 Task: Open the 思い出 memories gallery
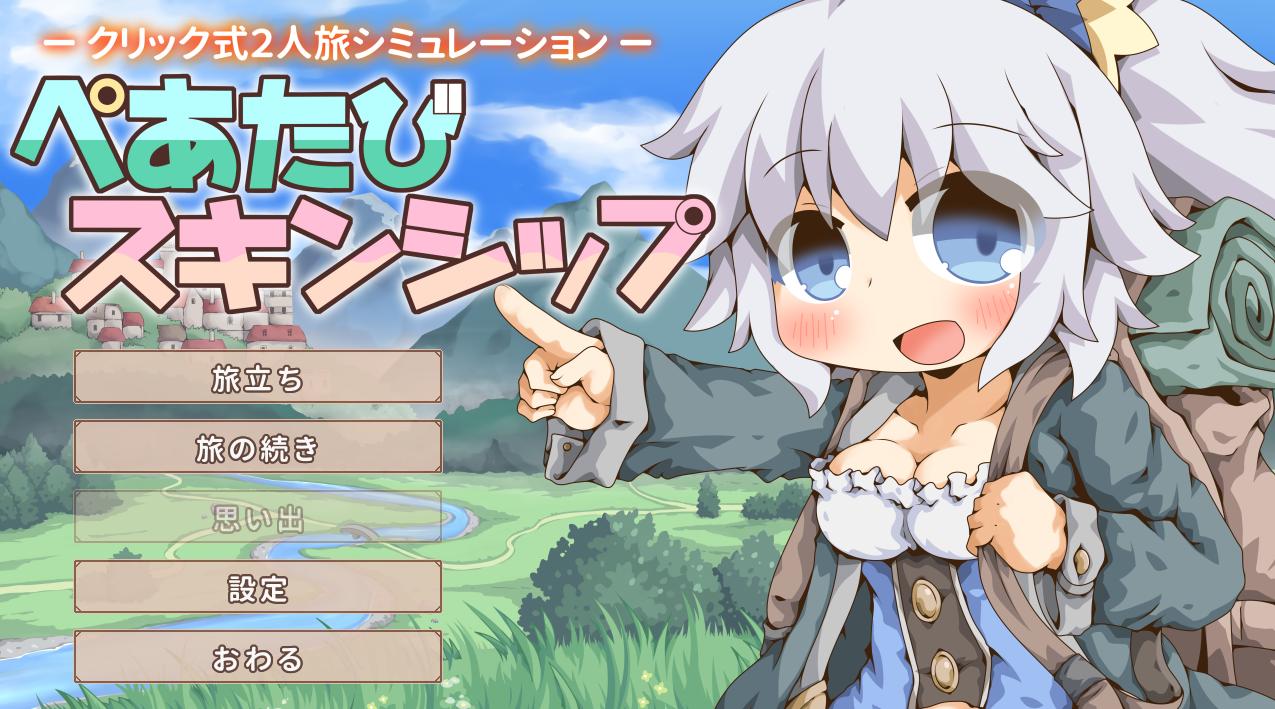[257, 518]
